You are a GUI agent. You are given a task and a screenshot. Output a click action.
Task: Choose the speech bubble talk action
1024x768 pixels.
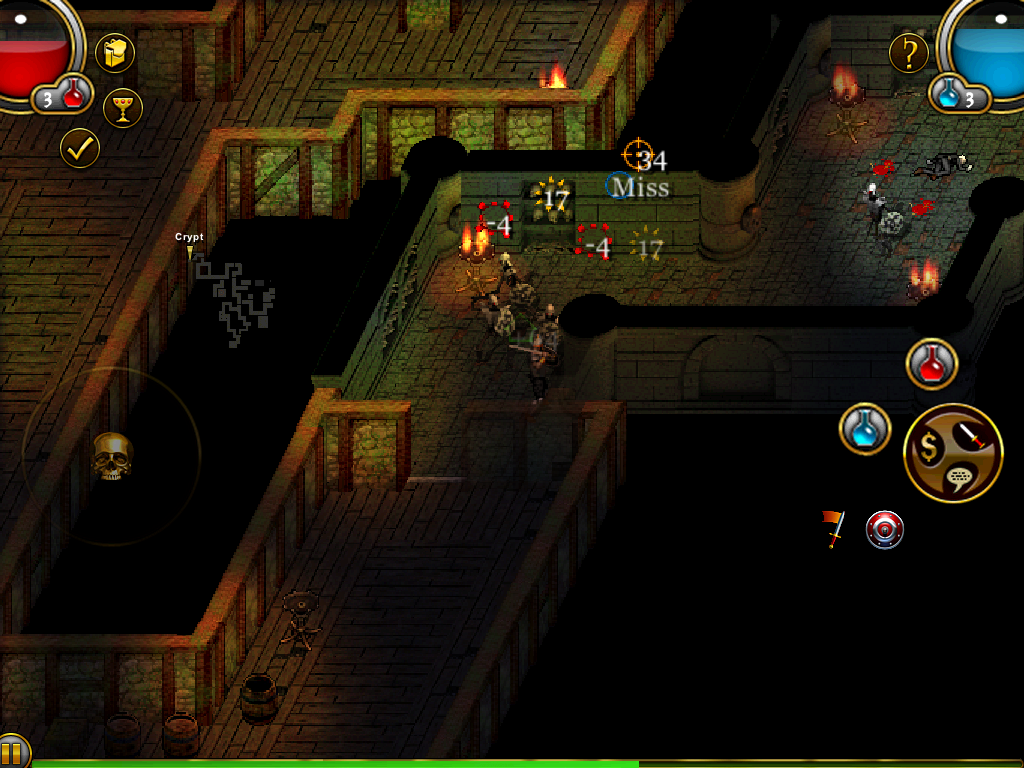(x=960, y=481)
